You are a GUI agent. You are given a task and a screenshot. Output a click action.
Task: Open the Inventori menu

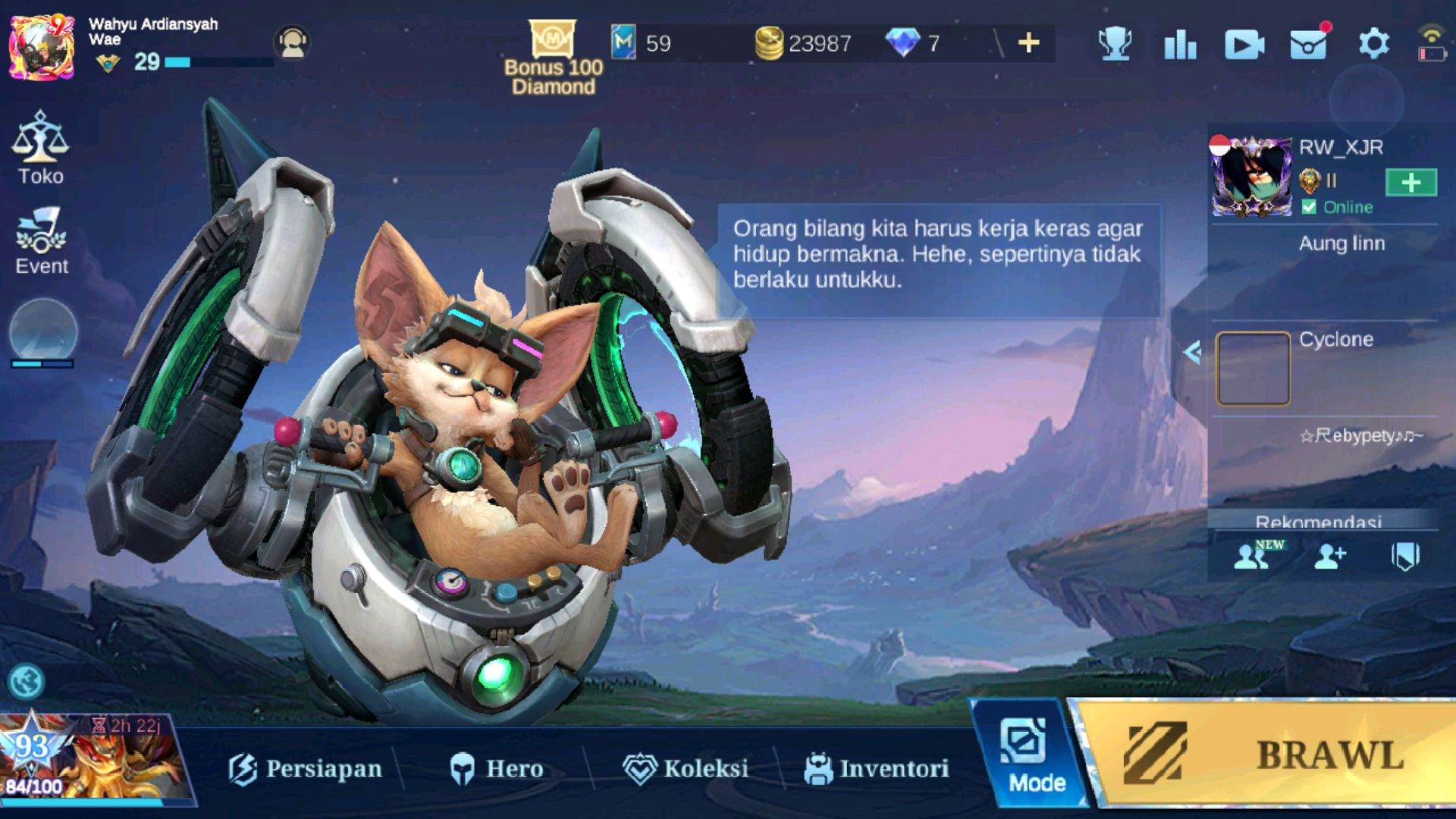click(877, 768)
